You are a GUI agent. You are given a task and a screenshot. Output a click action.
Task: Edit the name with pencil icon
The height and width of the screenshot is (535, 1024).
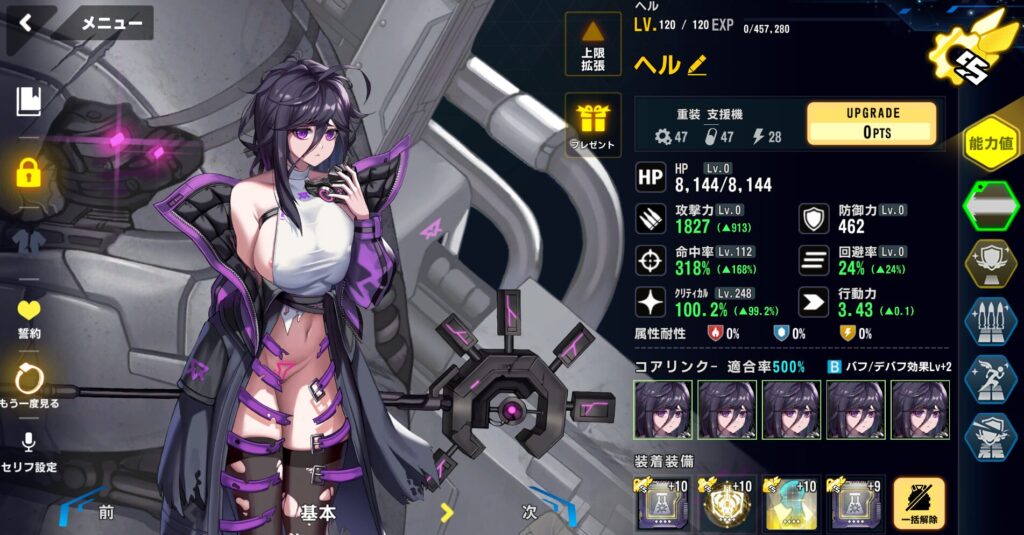(697, 66)
